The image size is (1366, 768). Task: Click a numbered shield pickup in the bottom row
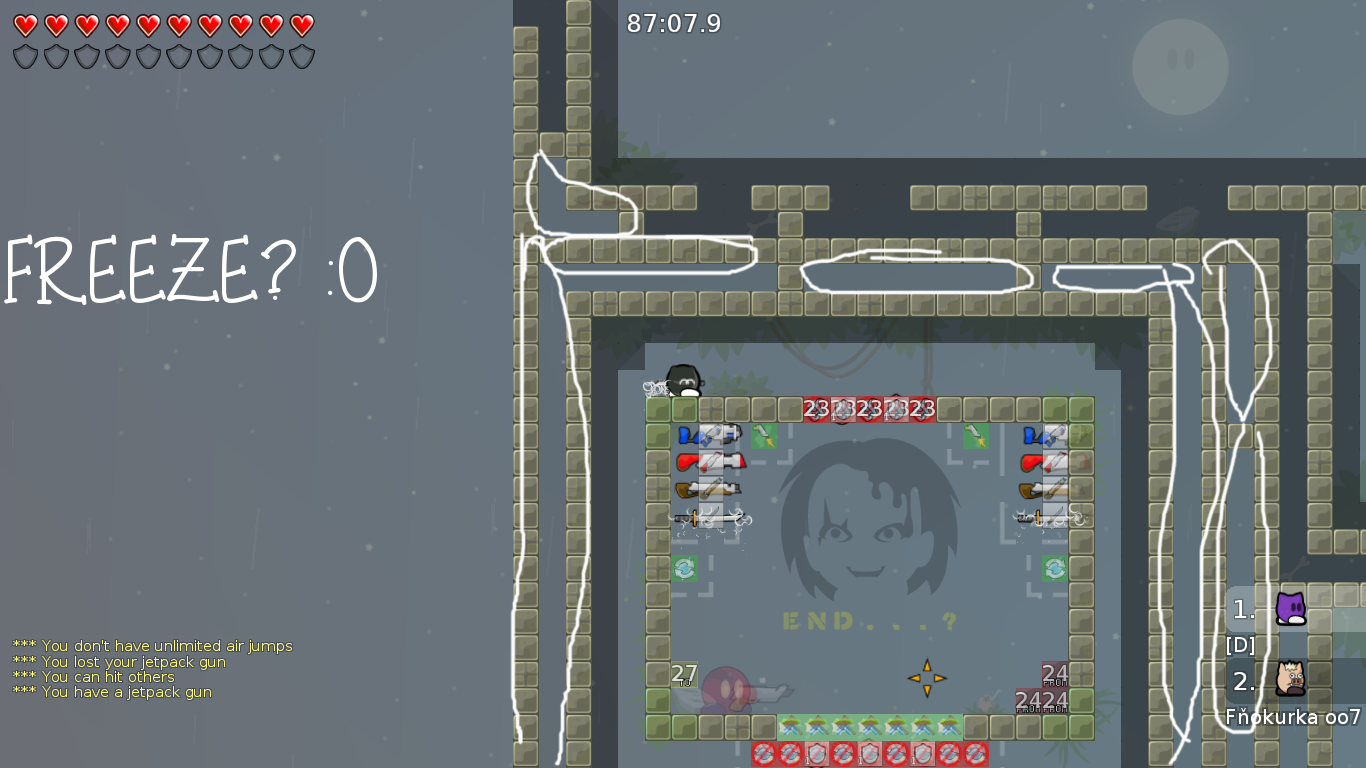click(816, 754)
